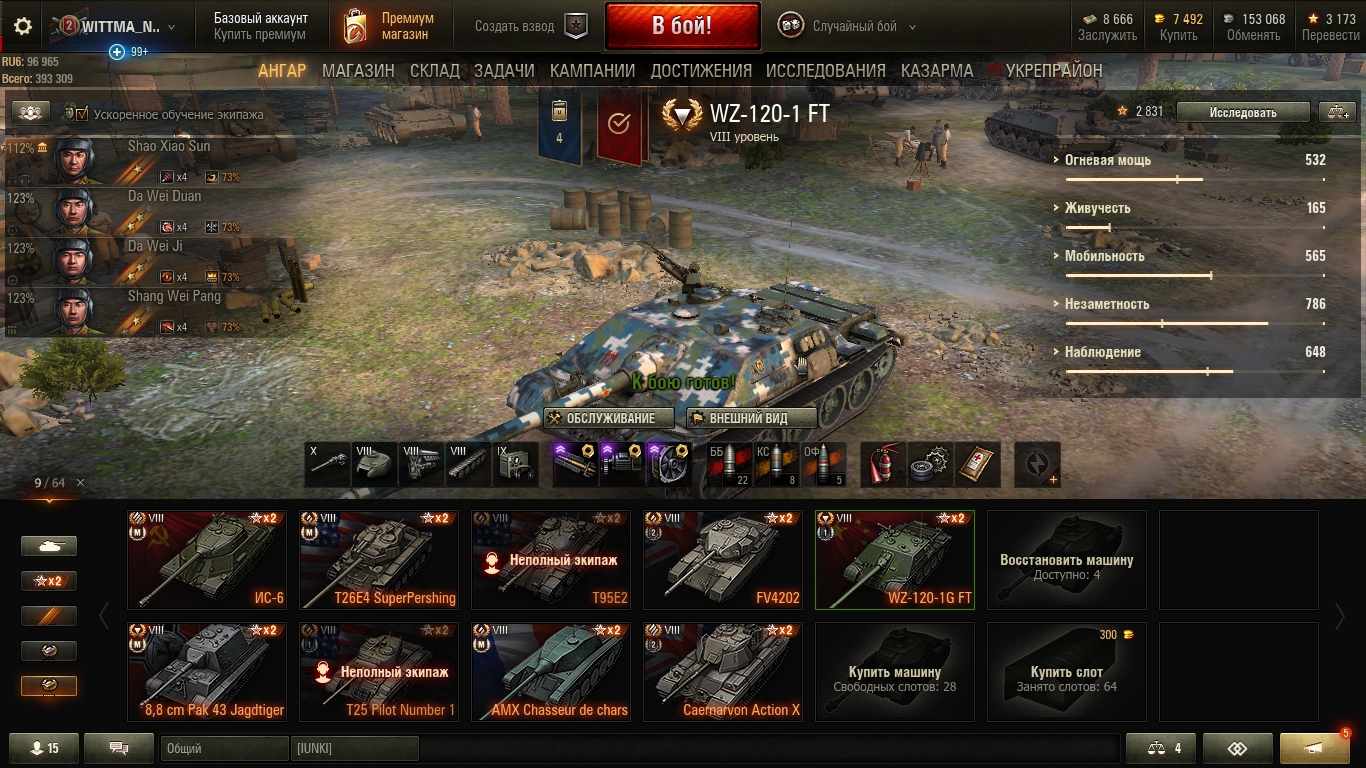The height and width of the screenshot is (768, 1366).
Task: Switch to the ИССЛЕДОВАНИЯ research tab
Action: point(825,71)
